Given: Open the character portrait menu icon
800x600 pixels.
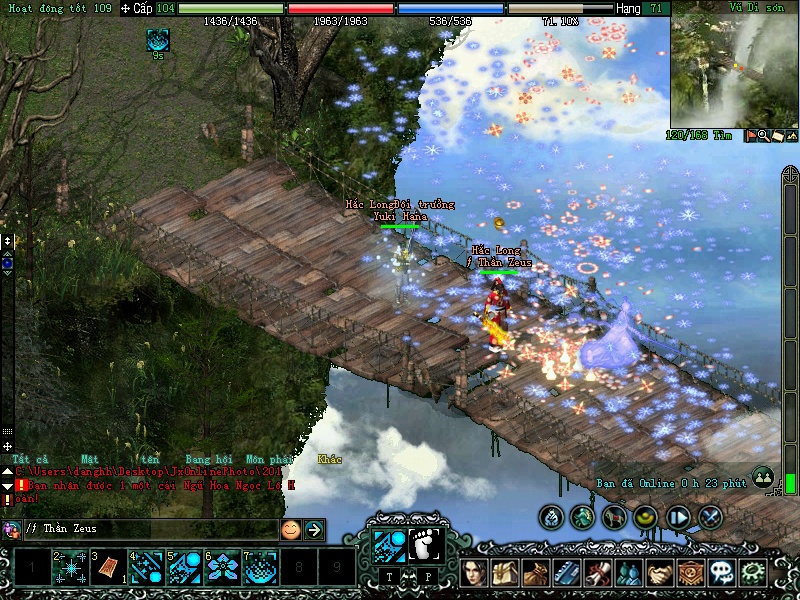Looking at the screenshot, I should (474, 573).
